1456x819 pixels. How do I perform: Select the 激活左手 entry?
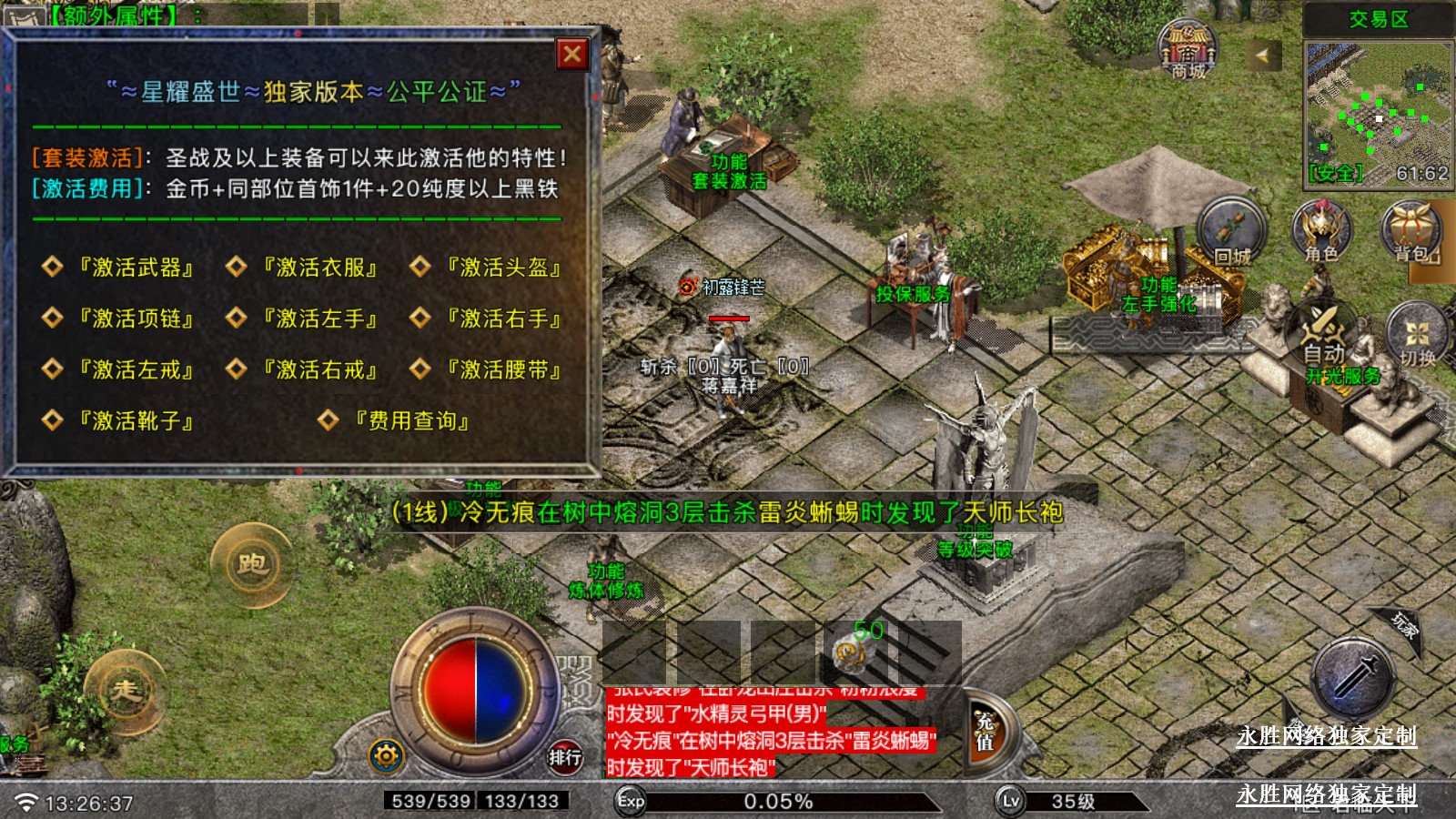click(x=319, y=318)
